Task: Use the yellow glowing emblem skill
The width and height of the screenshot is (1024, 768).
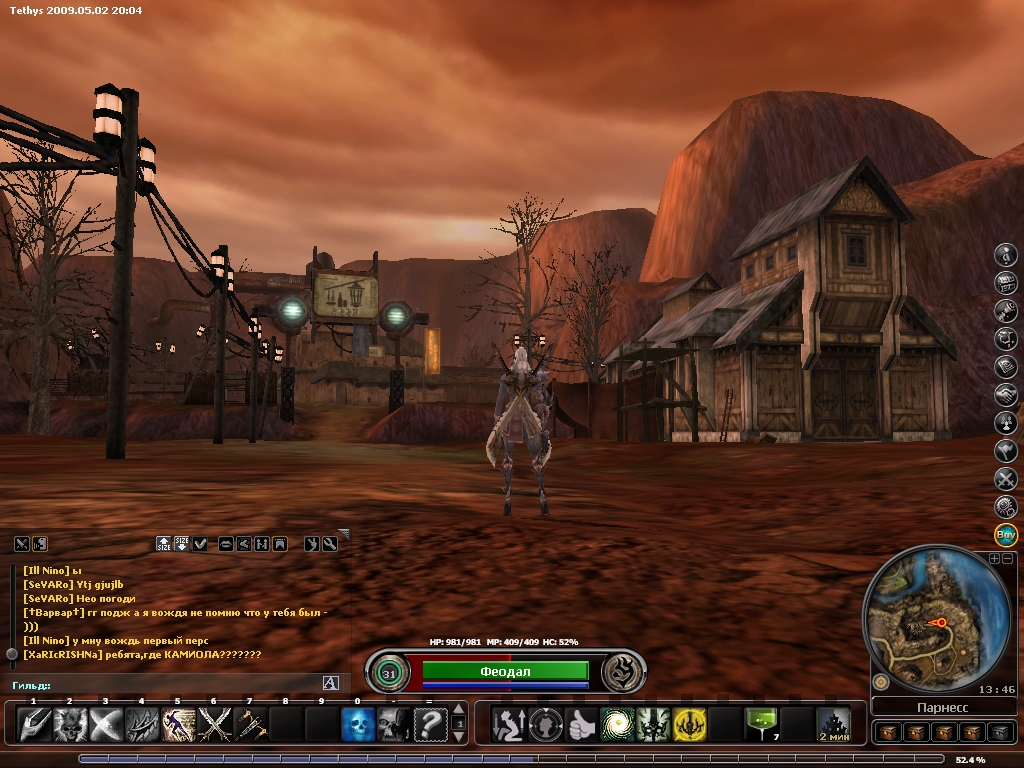Action: [x=689, y=724]
